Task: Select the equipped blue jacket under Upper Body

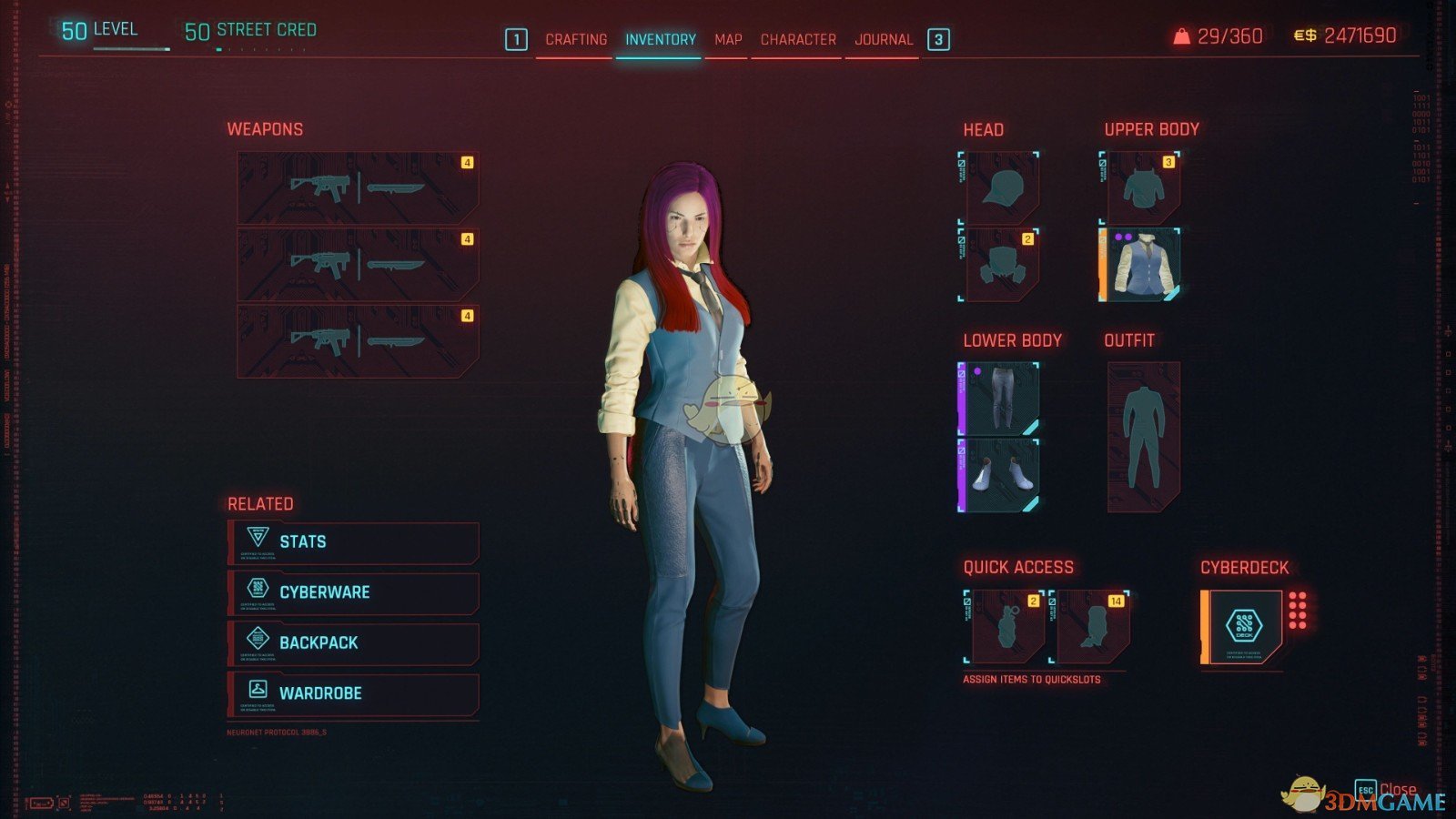Action: click(x=1147, y=267)
